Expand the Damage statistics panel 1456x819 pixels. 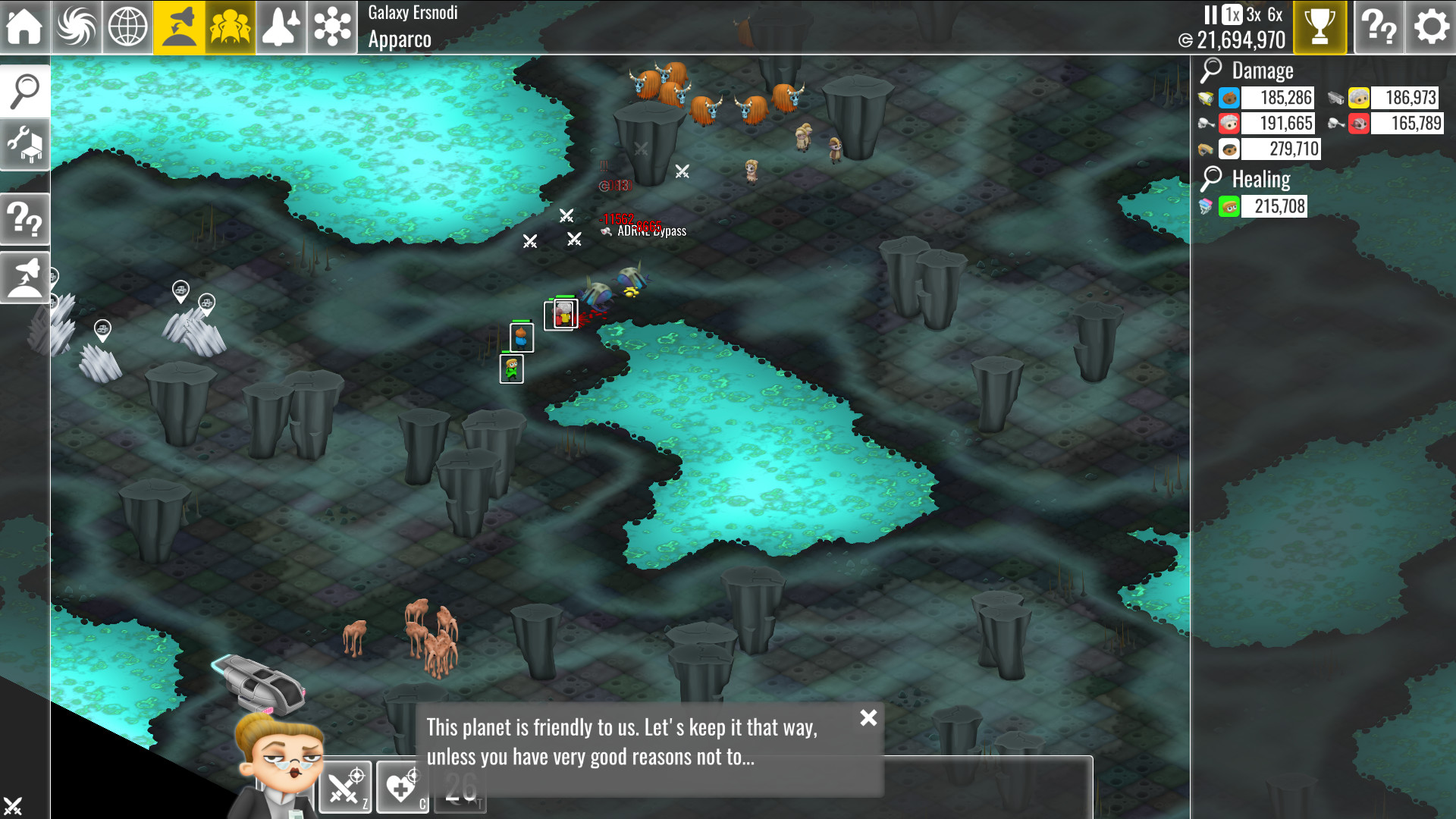(1211, 71)
